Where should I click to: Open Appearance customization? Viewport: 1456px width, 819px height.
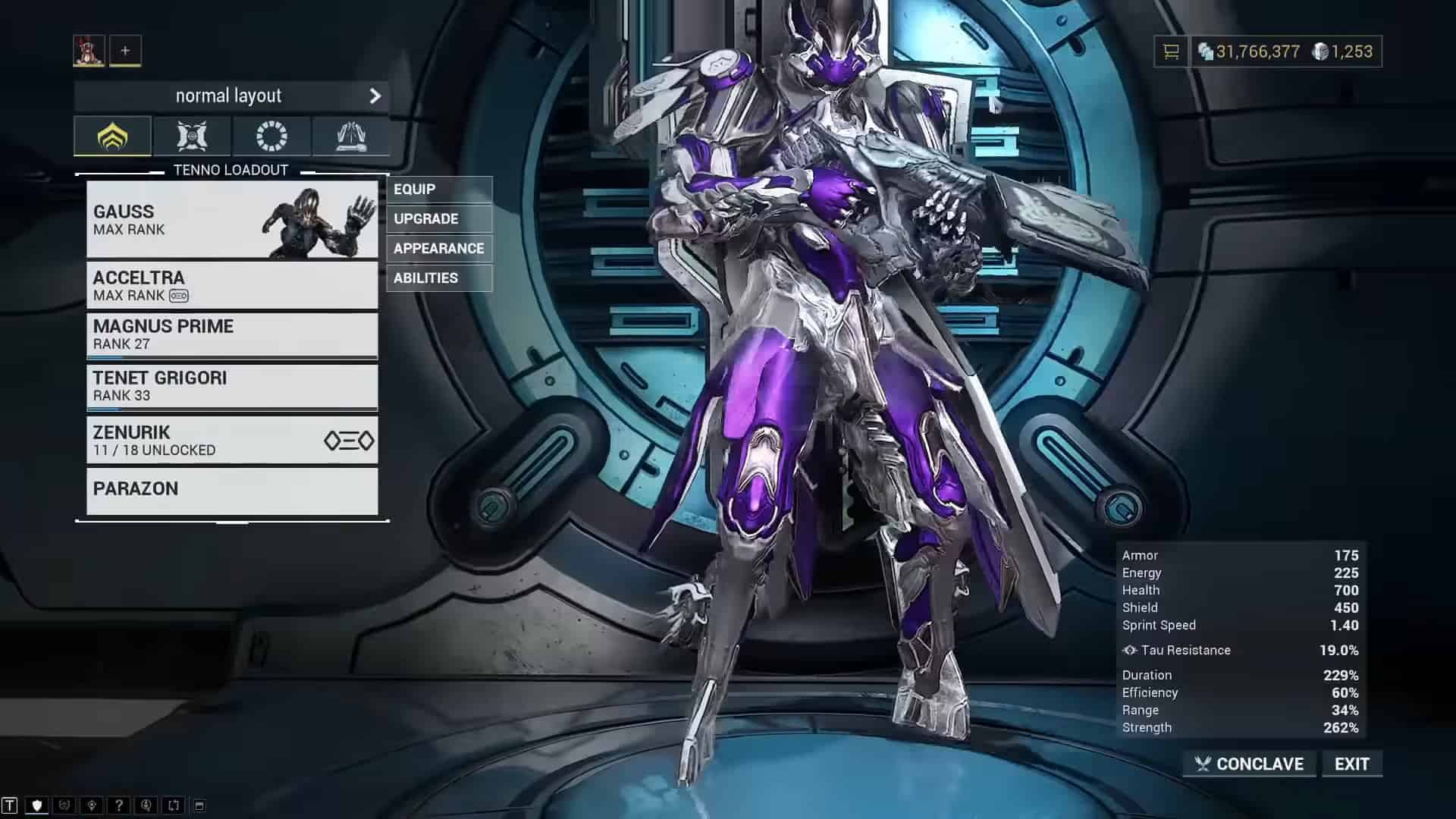[439, 249]
